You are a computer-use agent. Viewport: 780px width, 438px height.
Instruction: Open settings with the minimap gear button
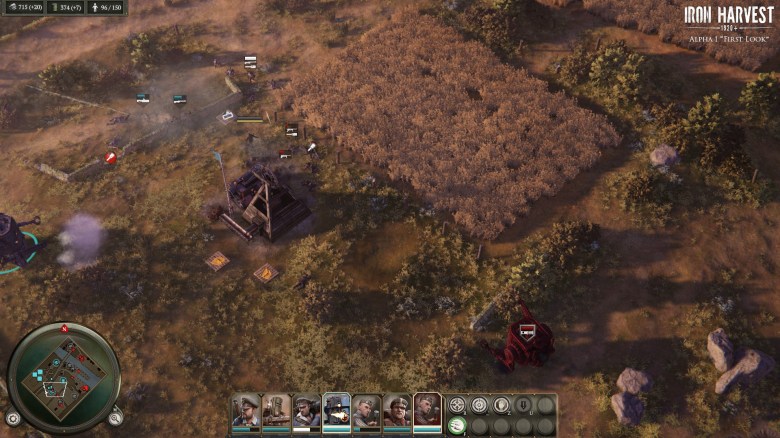pyautogui.click(x=13, y=418)
